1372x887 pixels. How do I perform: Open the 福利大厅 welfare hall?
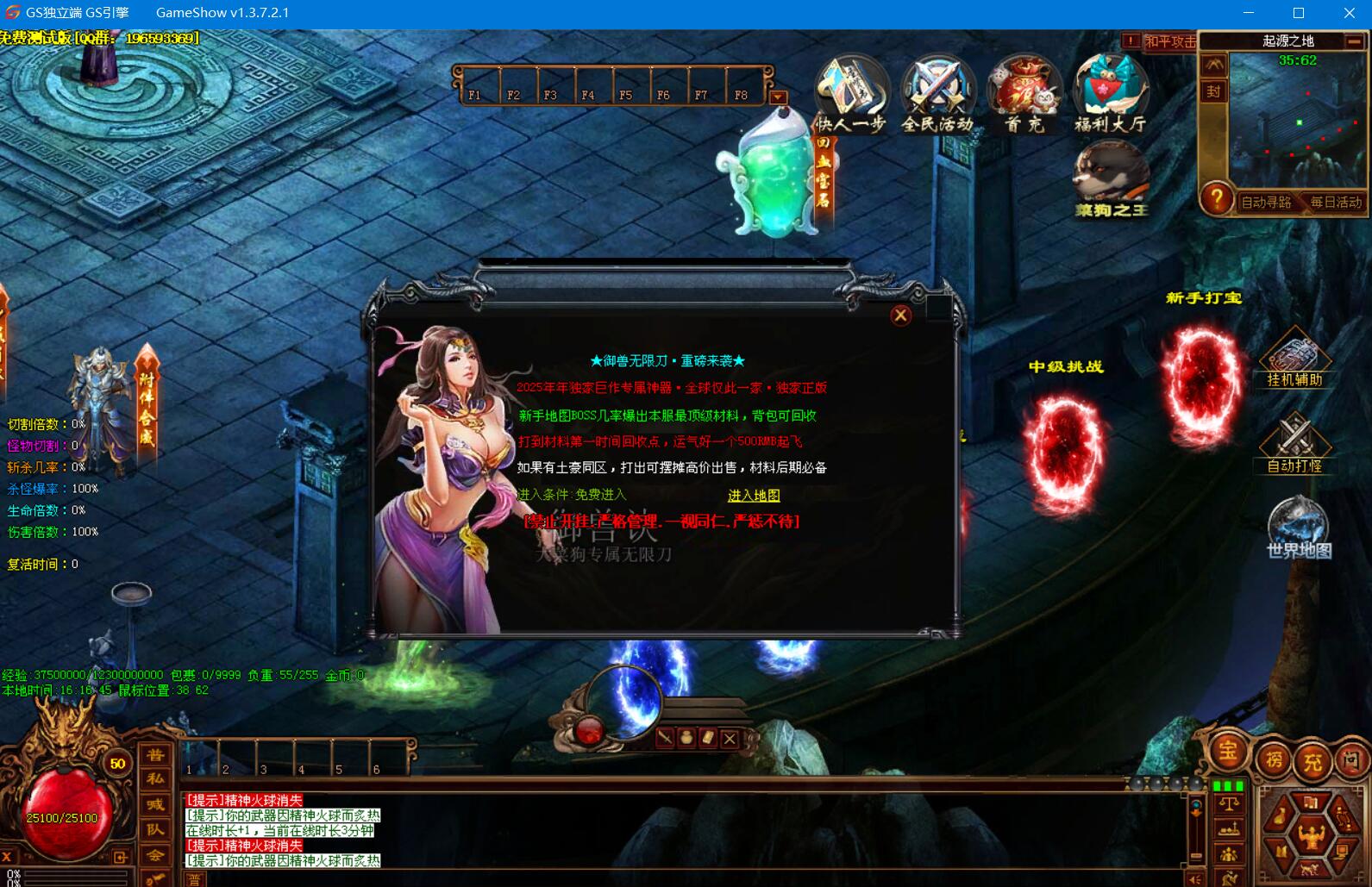tap(1111, 95)
